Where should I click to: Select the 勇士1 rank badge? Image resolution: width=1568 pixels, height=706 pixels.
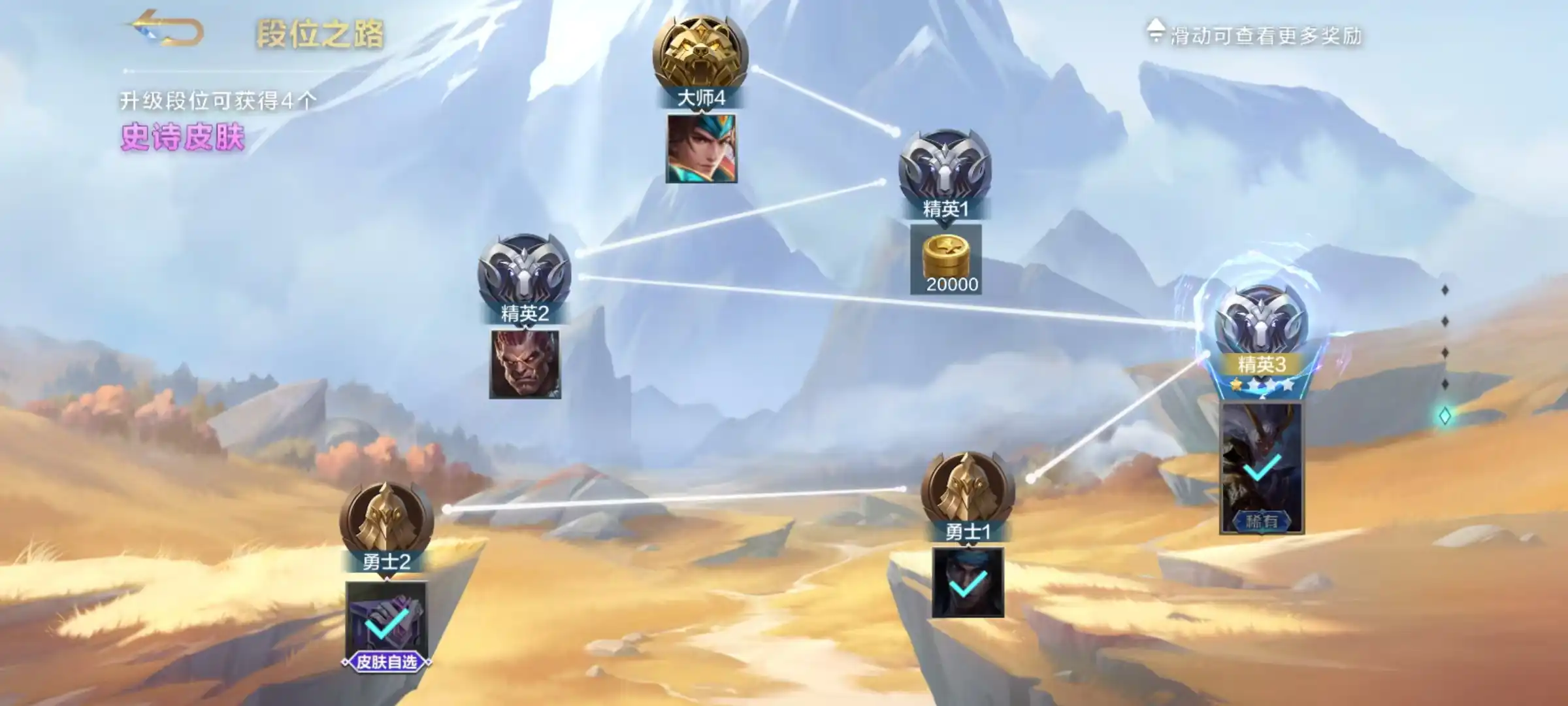(x=968, y=492)
